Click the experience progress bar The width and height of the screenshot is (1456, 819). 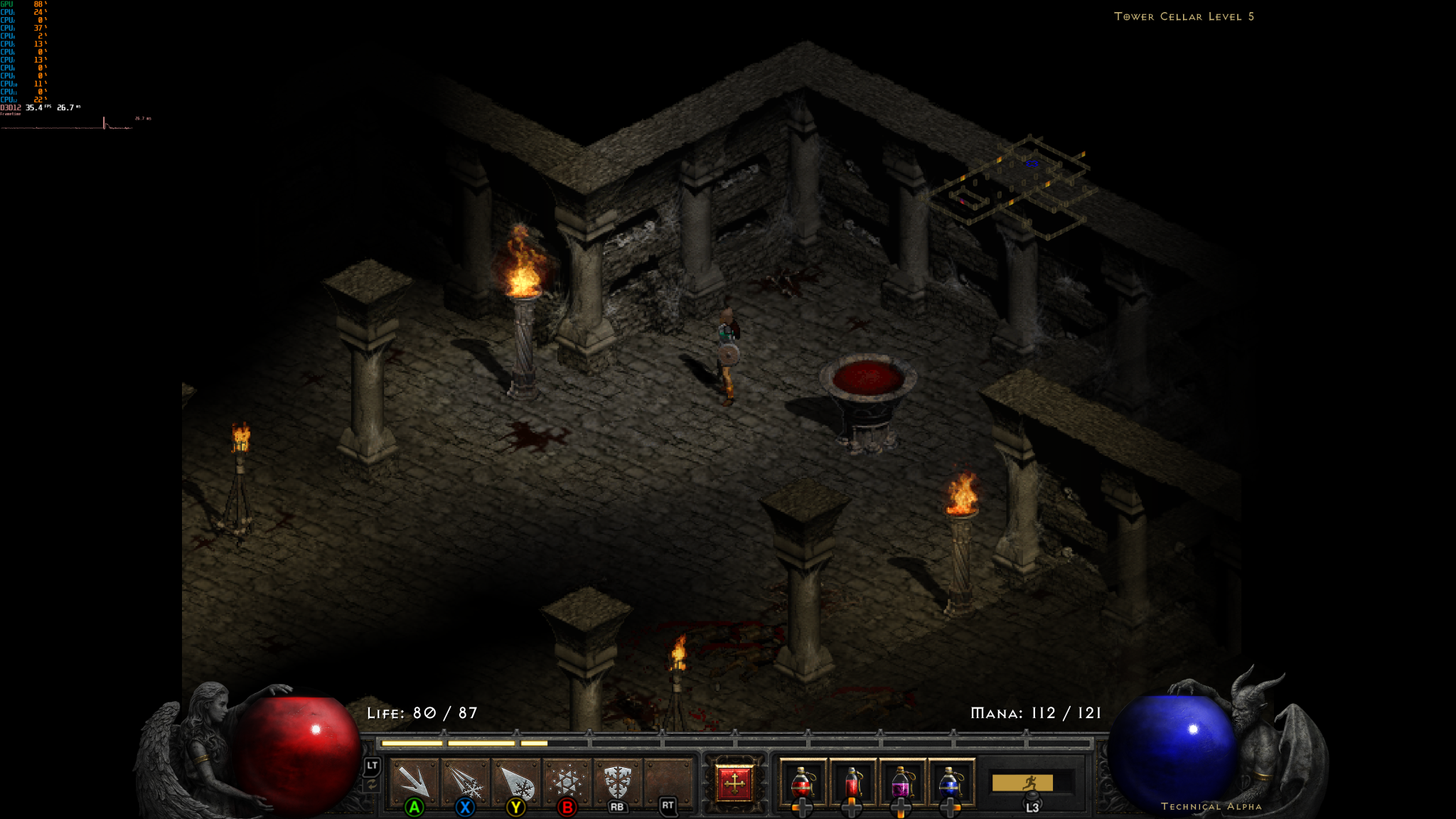pos(732,739)
